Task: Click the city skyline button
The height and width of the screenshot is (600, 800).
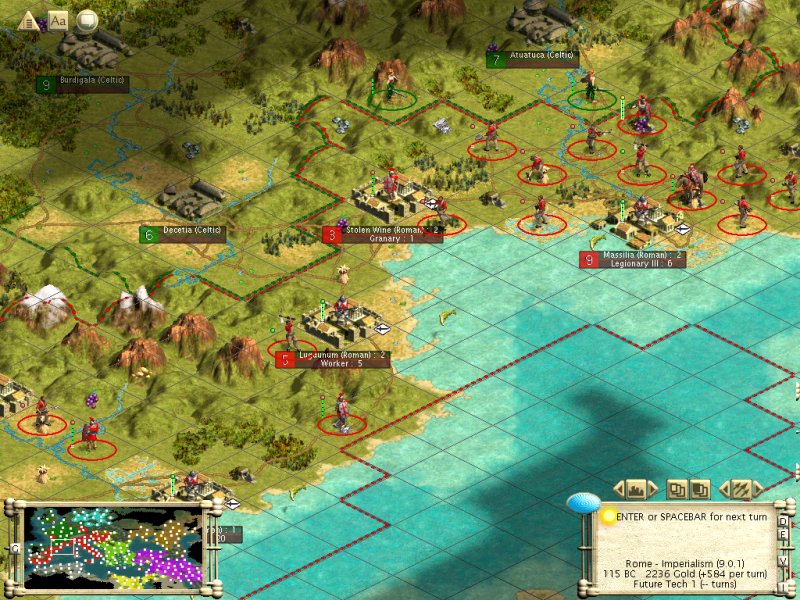Action: [637, 489]
